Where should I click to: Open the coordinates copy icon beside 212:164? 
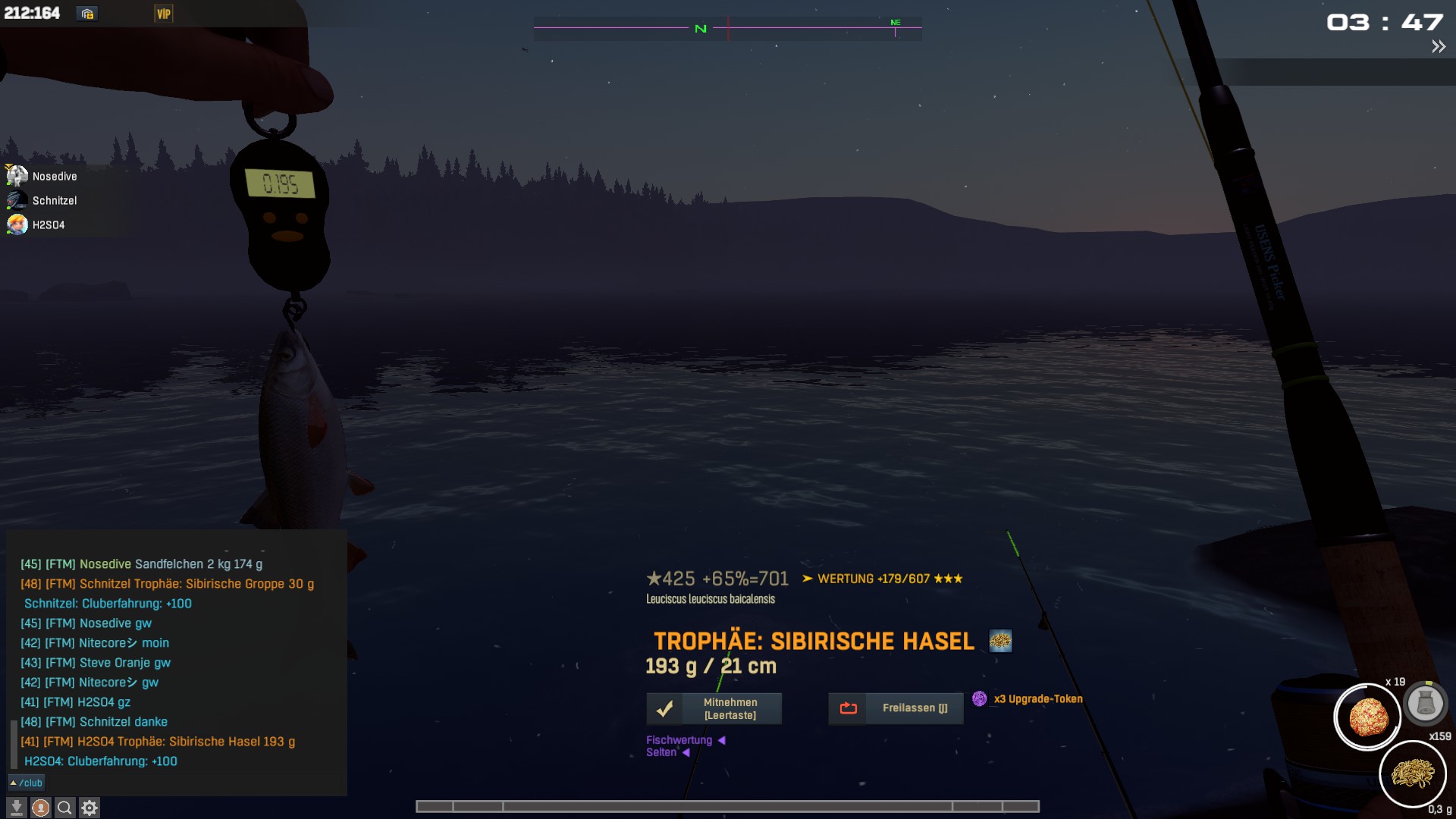pyautogui.click(x=87, y=14)
